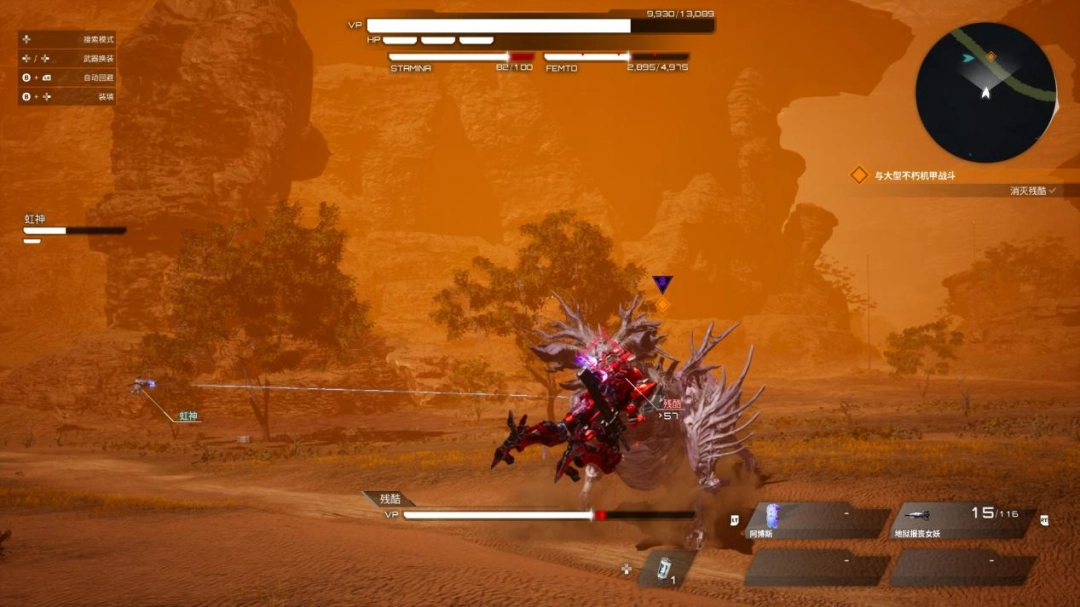This screenshot has width=1080, height=607.
Task: Select the 装填 reload shortcut entry
Action: click(68, 97)
